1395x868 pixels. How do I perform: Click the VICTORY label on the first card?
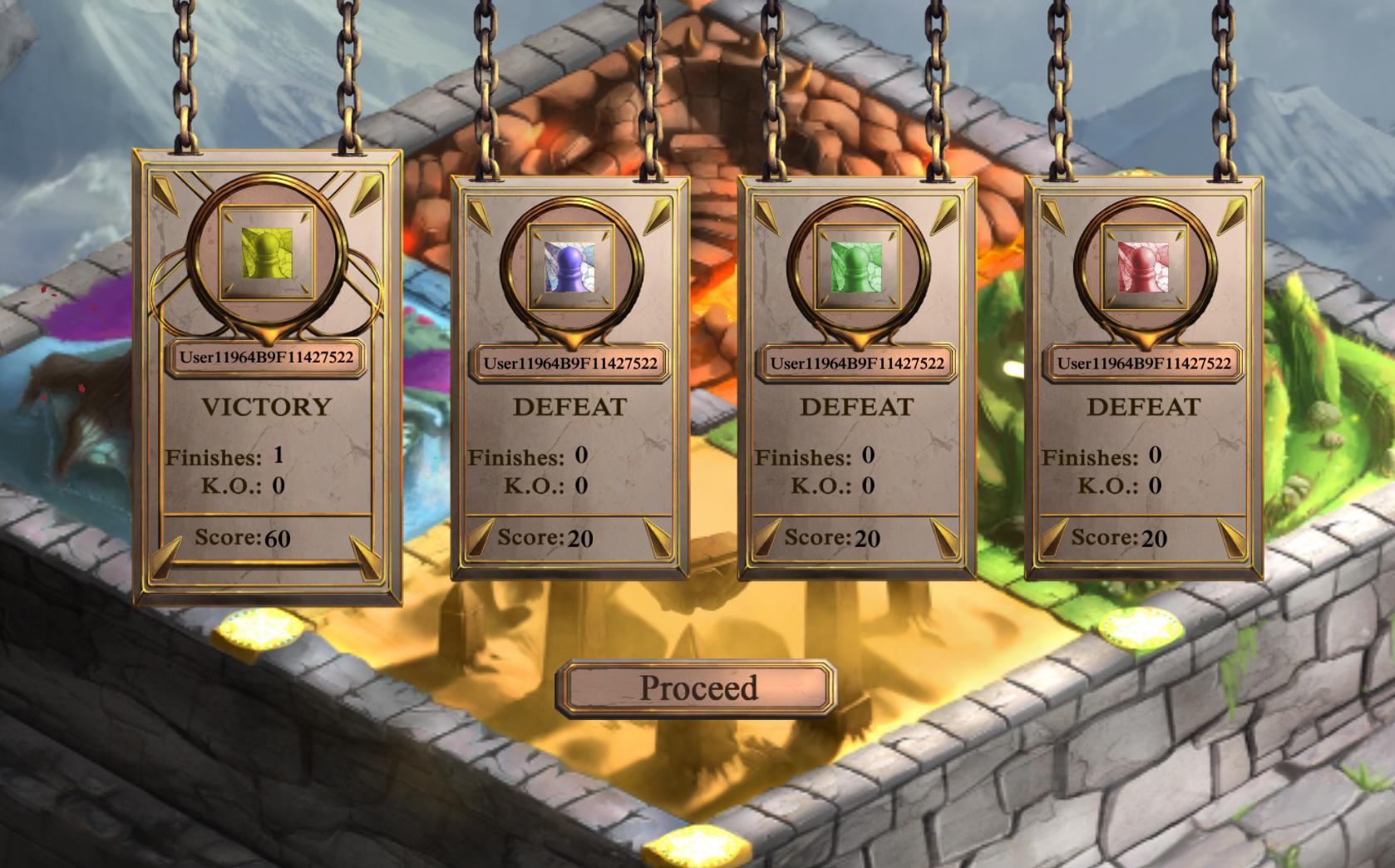pyautogui.click(x=266, y=407)
